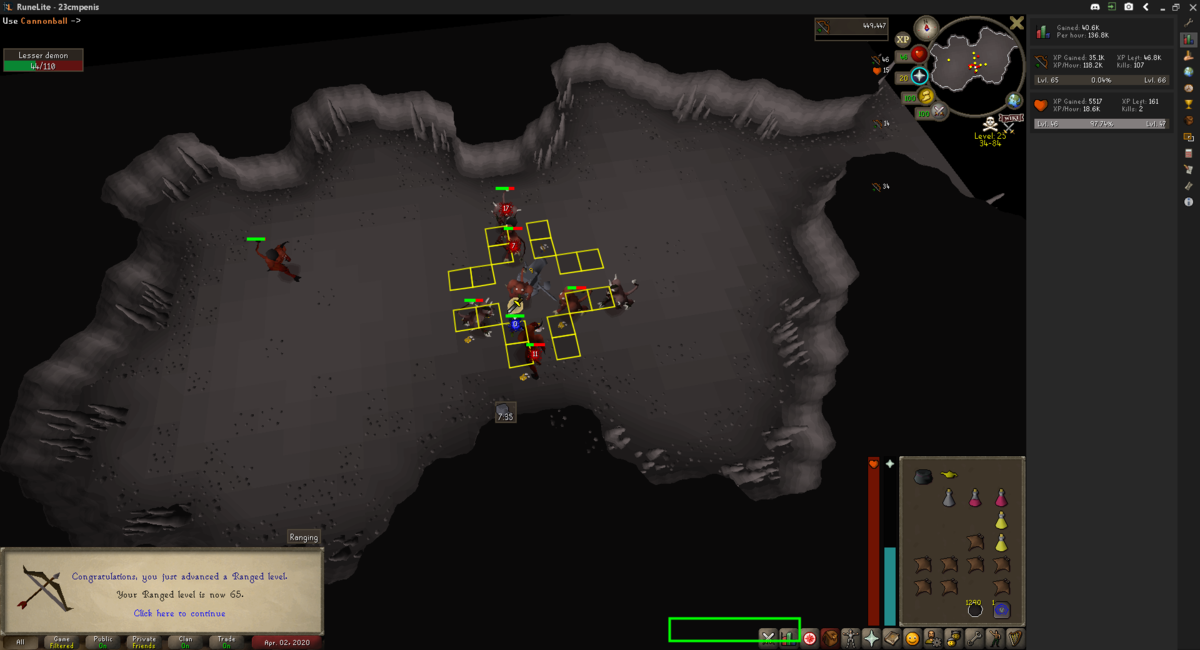Open the world map globe icon
This screenshot has height=650, width=1200.
pyautogui.click(x=1014, y=100)
